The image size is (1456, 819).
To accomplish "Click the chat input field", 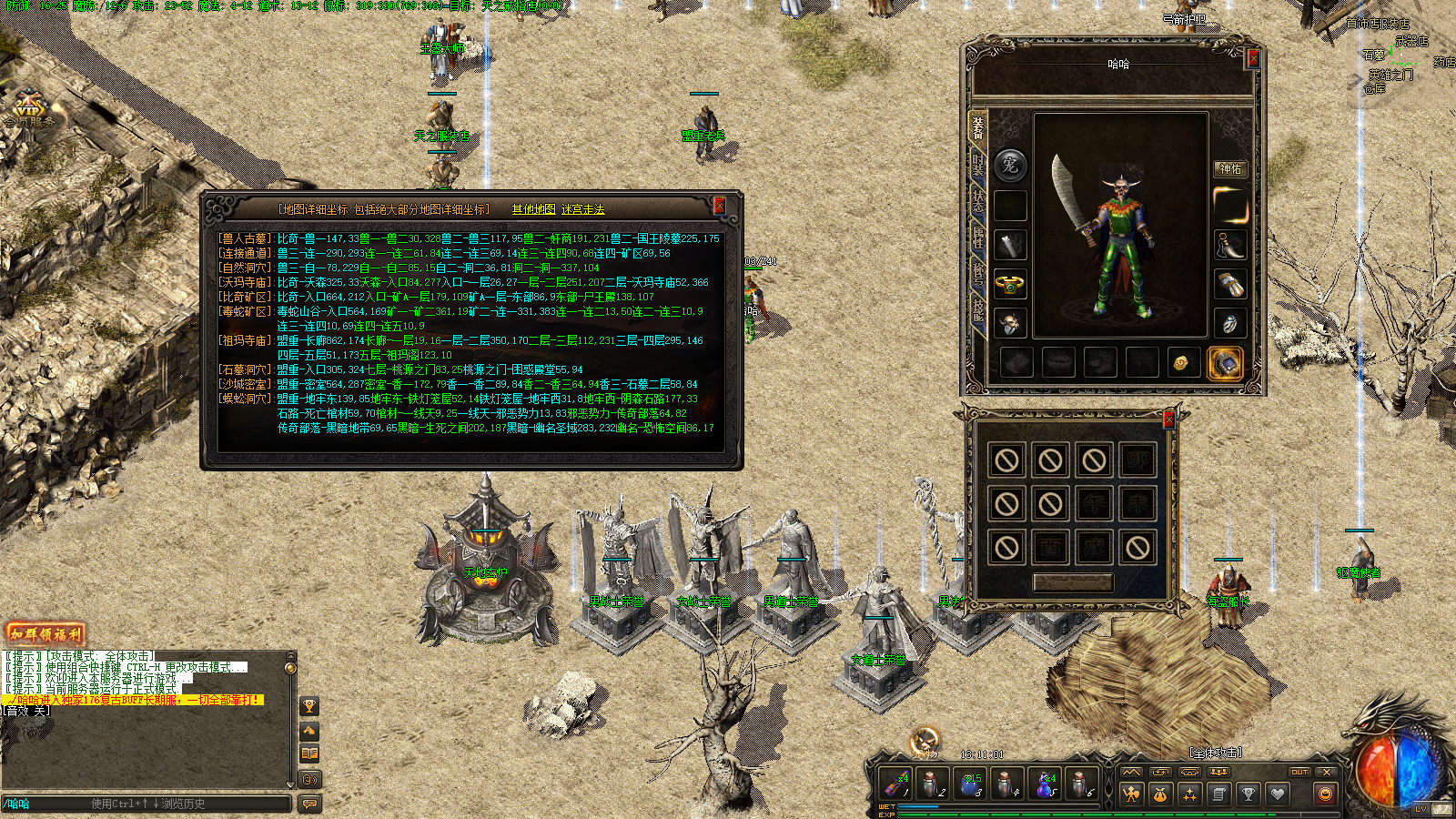I will click(146, 804).
